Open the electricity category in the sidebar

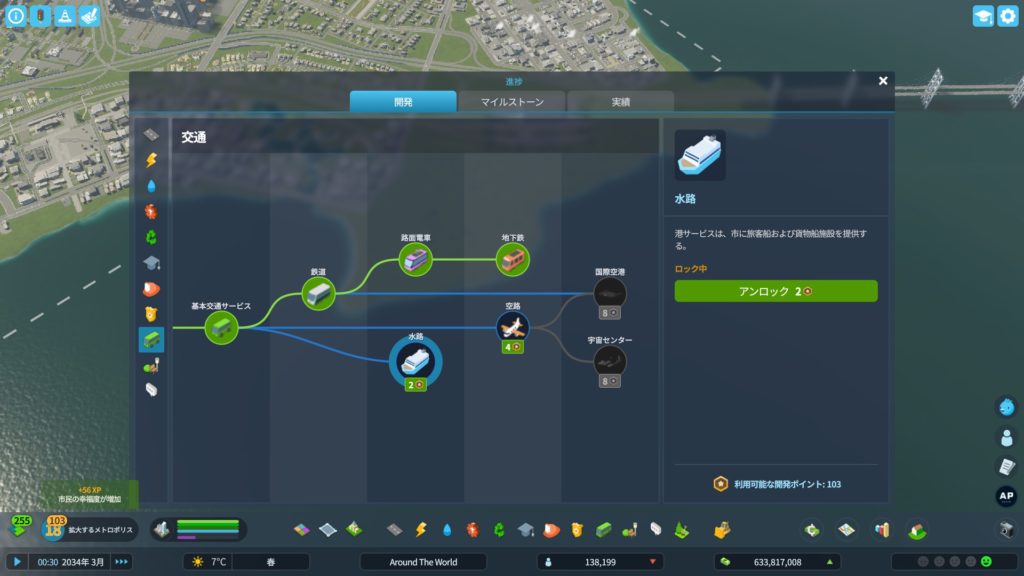(x=152, y=160)
